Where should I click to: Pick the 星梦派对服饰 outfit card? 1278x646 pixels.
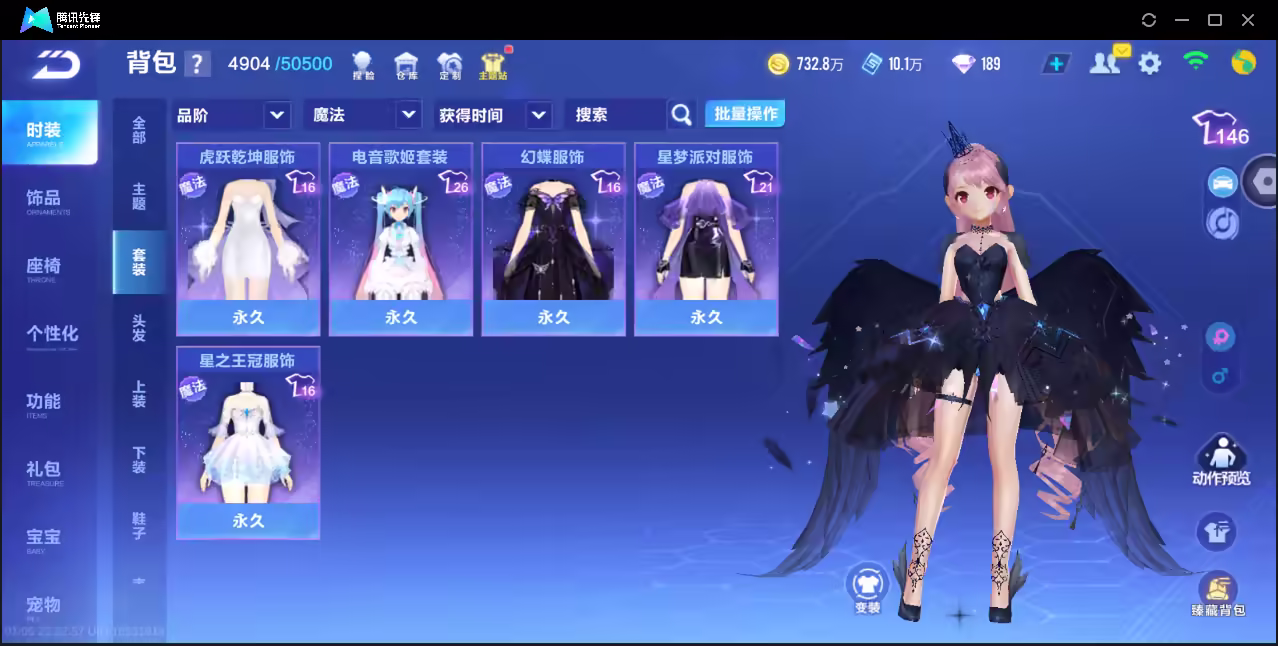706,240
